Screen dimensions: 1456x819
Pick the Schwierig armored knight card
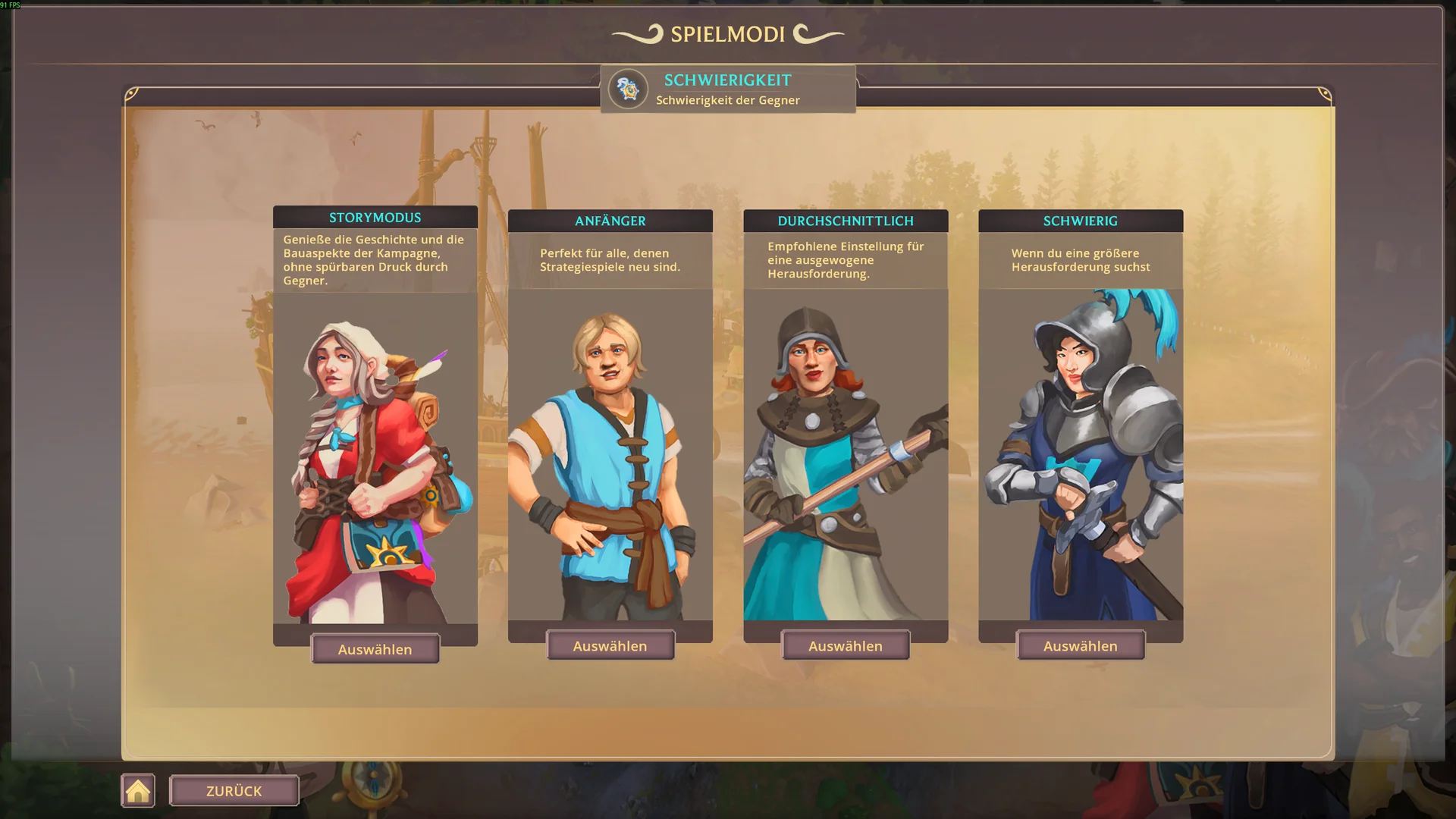(x=1080, y=455)
